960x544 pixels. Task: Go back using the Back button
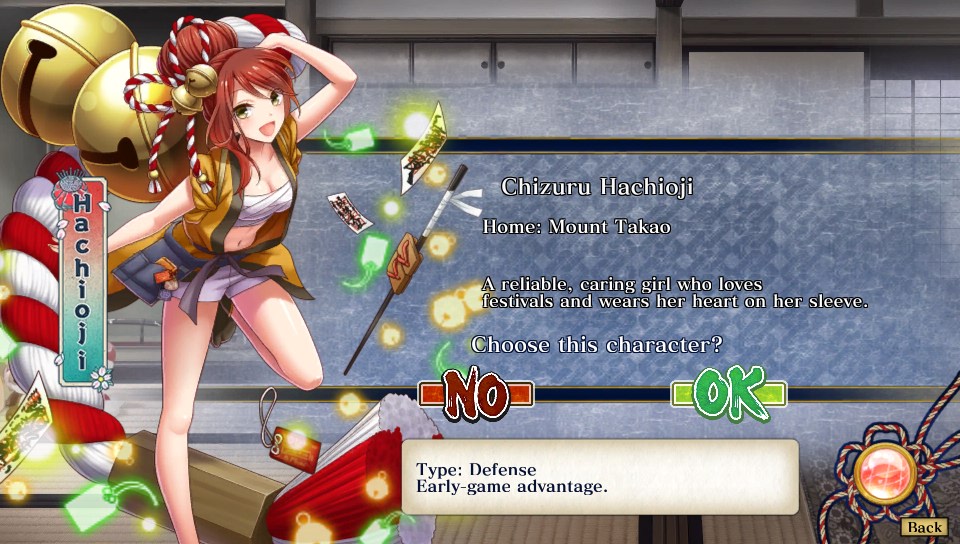click(x=924, y=527)
